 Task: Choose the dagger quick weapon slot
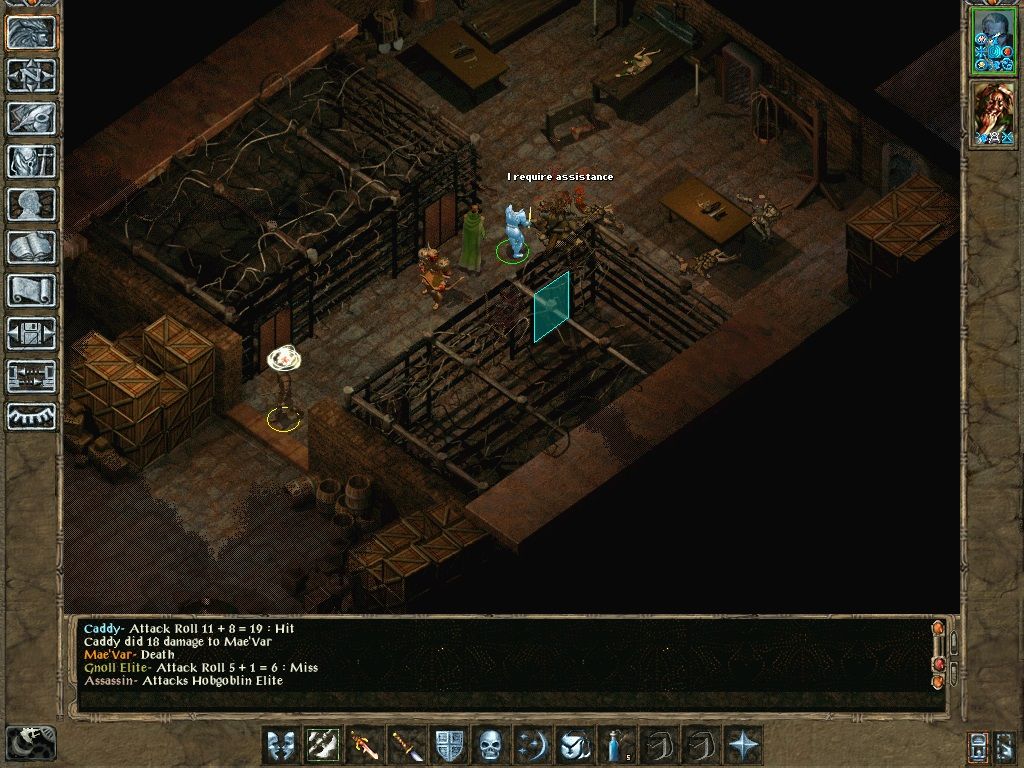pos(405,745)
